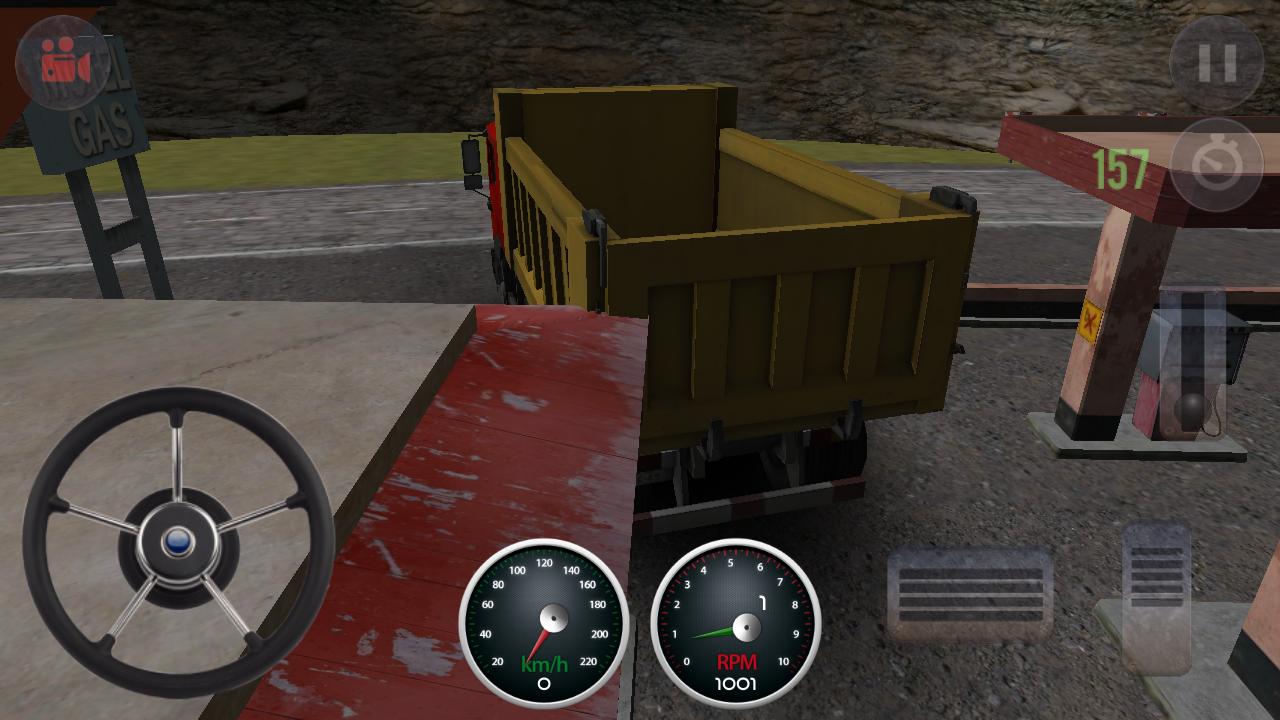Select the gas pump nozzle

click(x=1190, y=410)
